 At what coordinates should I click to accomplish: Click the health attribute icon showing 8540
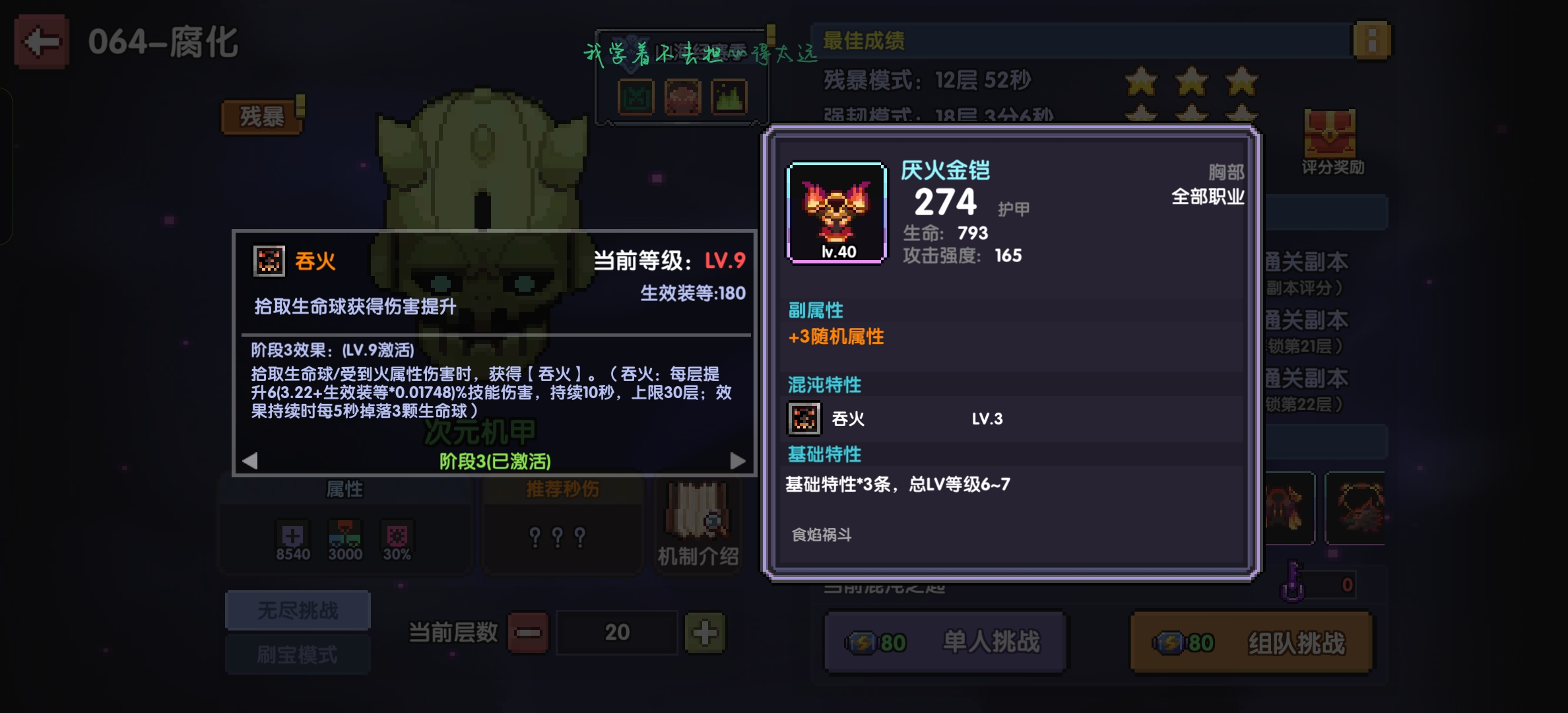click(294, 533)
